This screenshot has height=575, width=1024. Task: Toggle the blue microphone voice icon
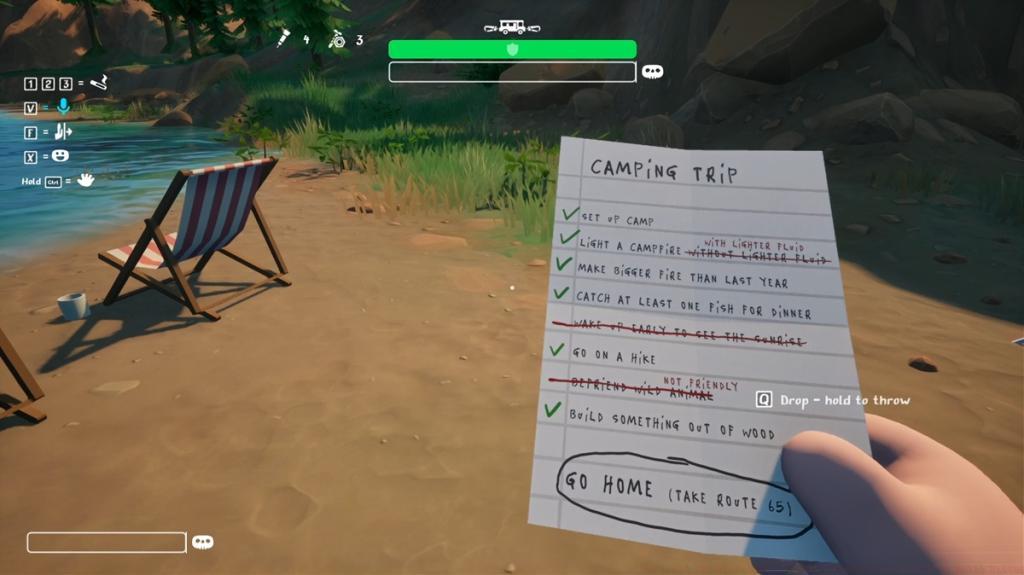[63, 107]
